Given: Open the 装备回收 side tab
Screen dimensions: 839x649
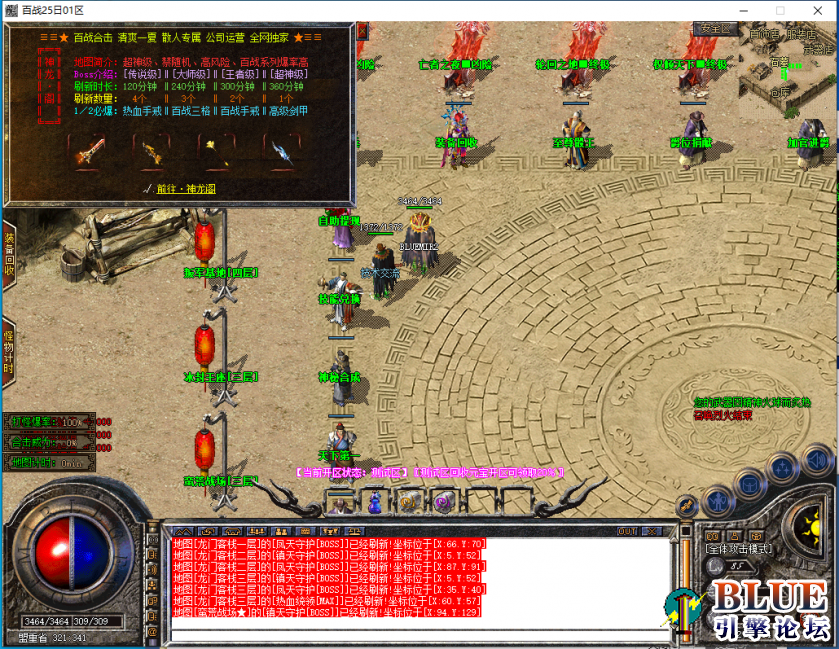Looking at the screenshot, I should tap(8, 255).
